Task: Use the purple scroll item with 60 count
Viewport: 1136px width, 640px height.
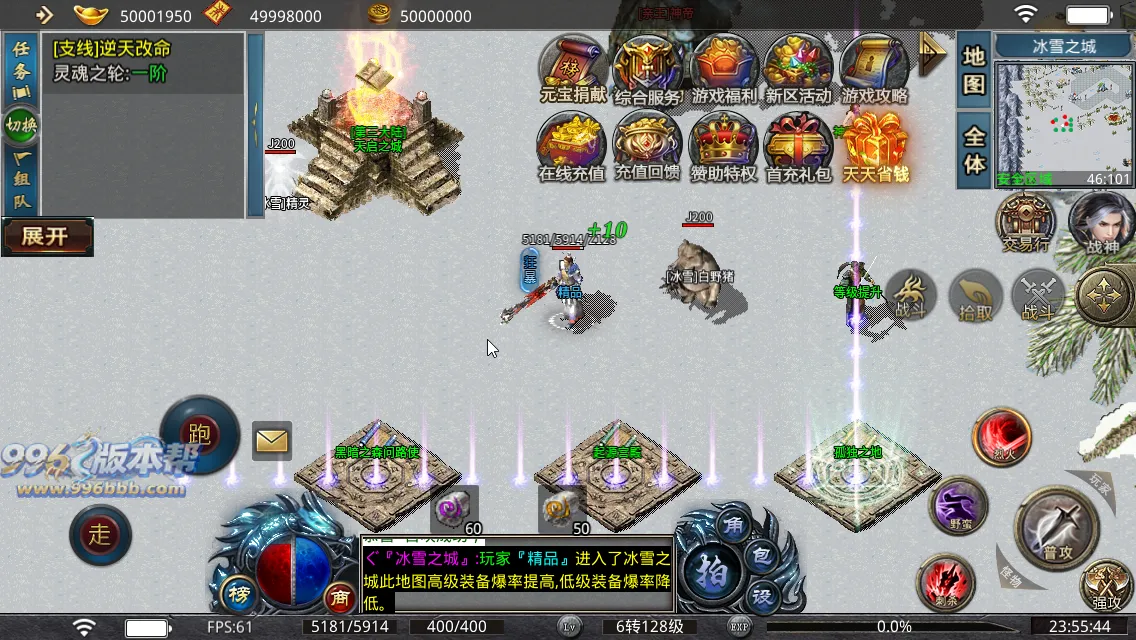Action: pyautogui.click(x=450, y=509)
